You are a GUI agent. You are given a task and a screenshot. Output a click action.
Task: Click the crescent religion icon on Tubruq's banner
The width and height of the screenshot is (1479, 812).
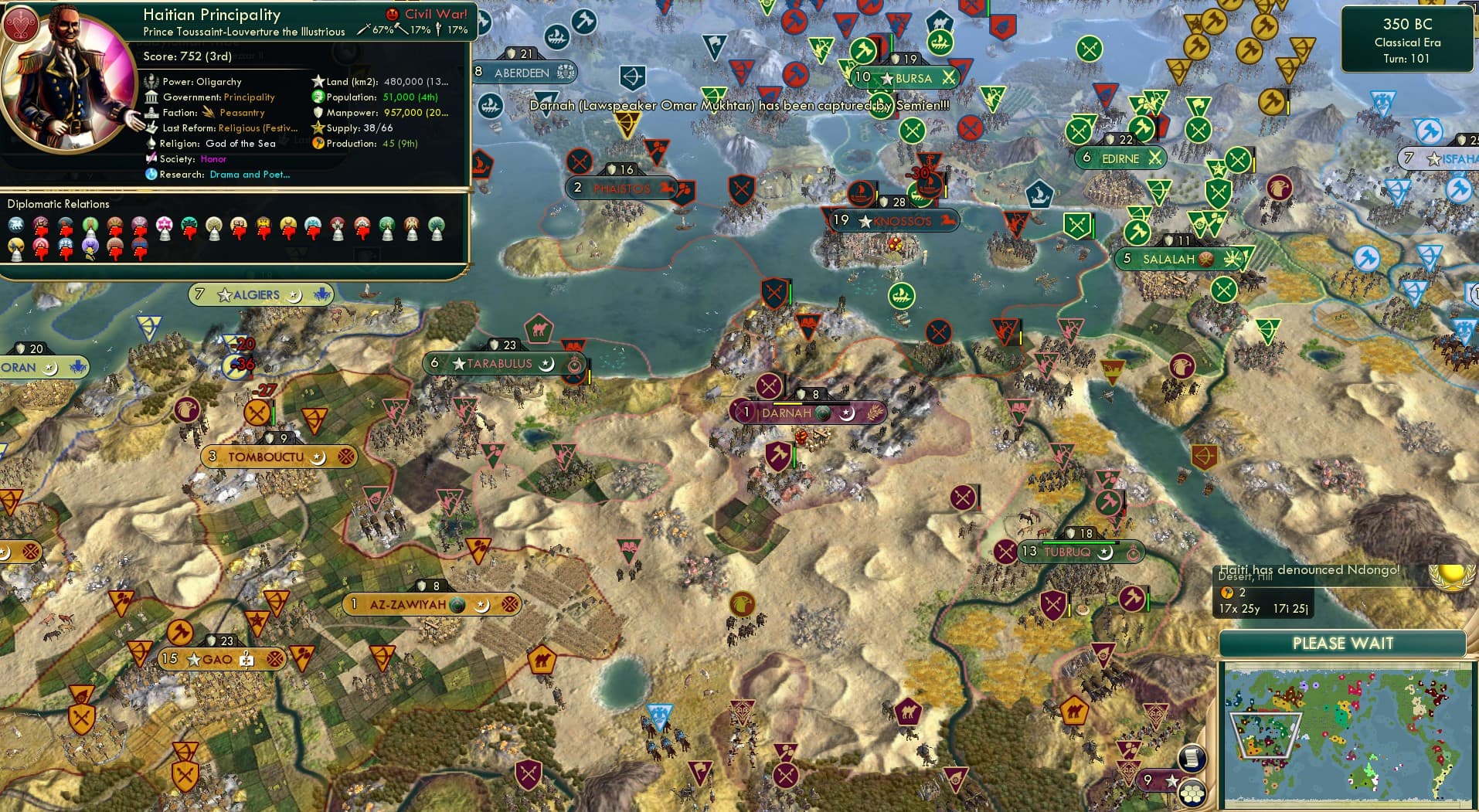(x=1105, y=552)
